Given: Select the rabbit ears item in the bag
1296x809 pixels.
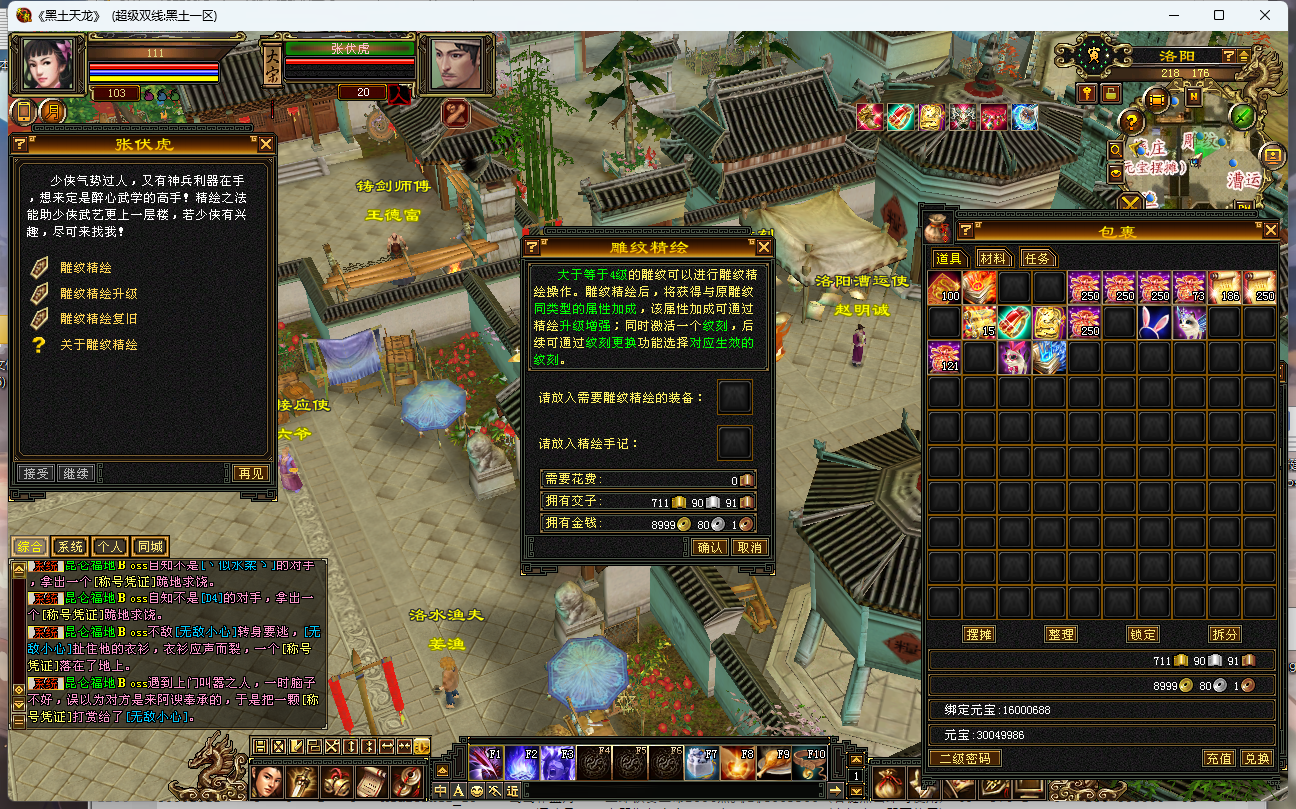Looking at the screenshot, I should coord(1154,322).
